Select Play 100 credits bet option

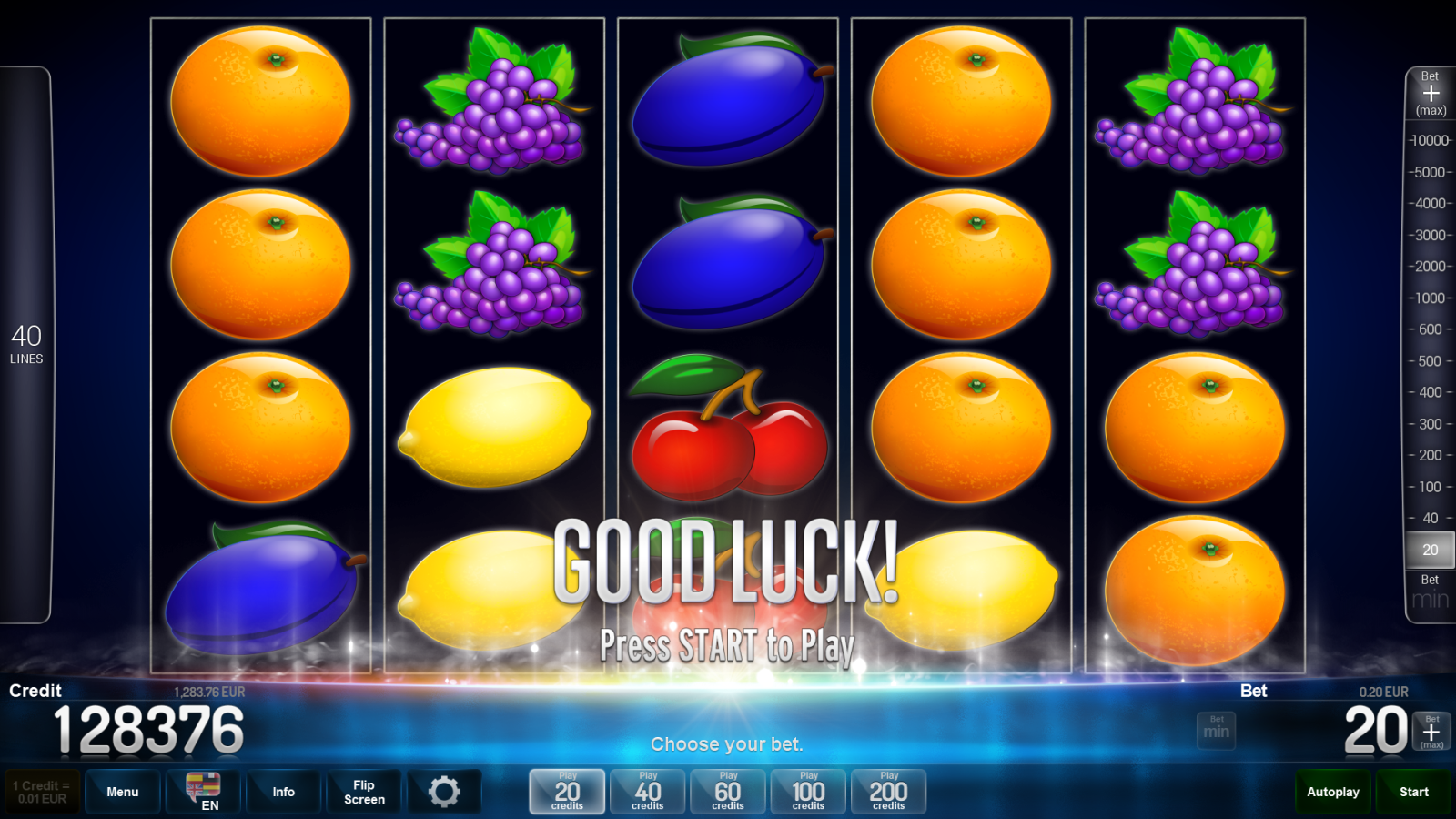808,791
